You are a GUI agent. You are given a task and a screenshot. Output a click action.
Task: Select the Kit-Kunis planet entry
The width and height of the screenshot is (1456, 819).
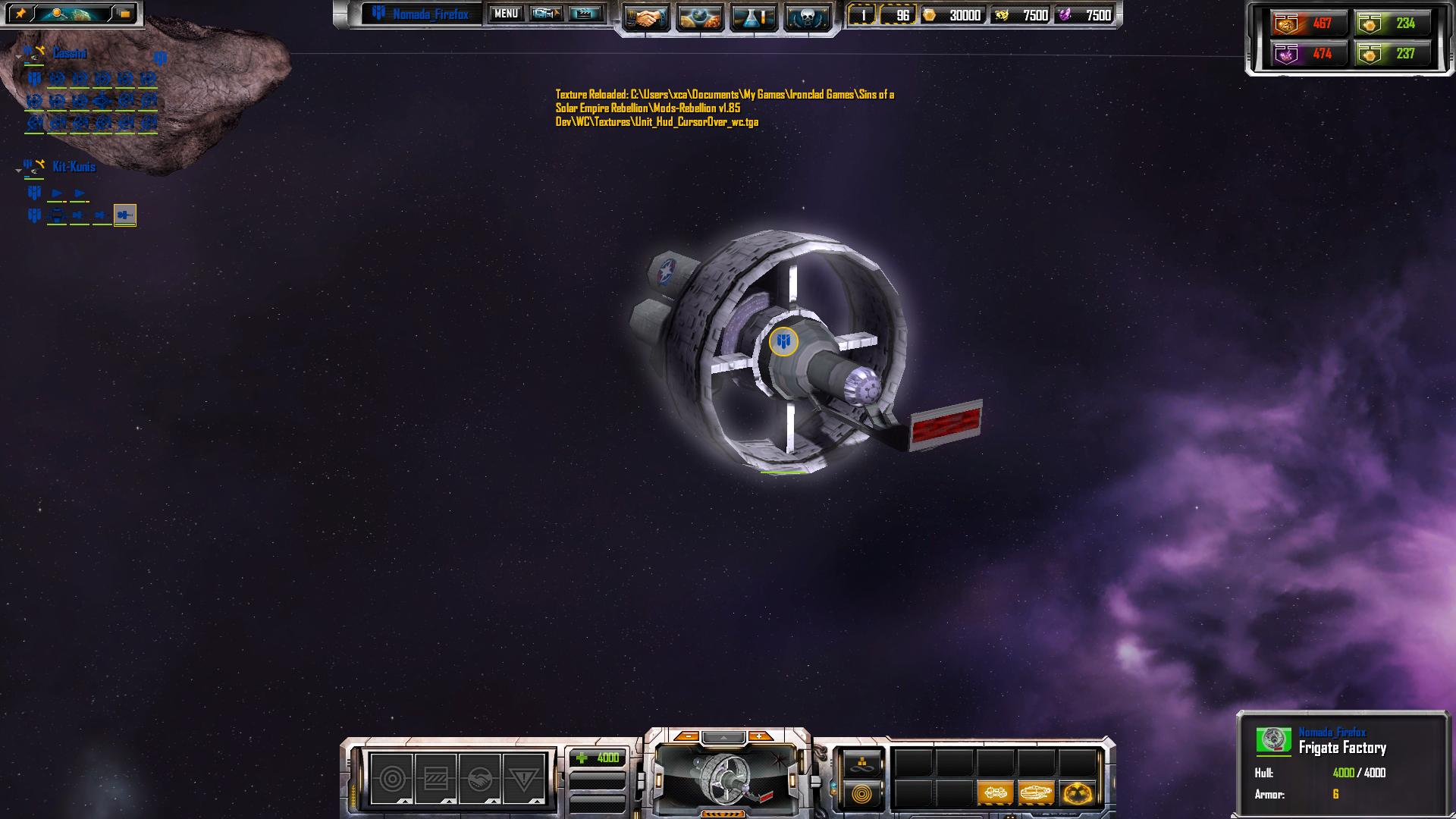click(x=74, y=167)
